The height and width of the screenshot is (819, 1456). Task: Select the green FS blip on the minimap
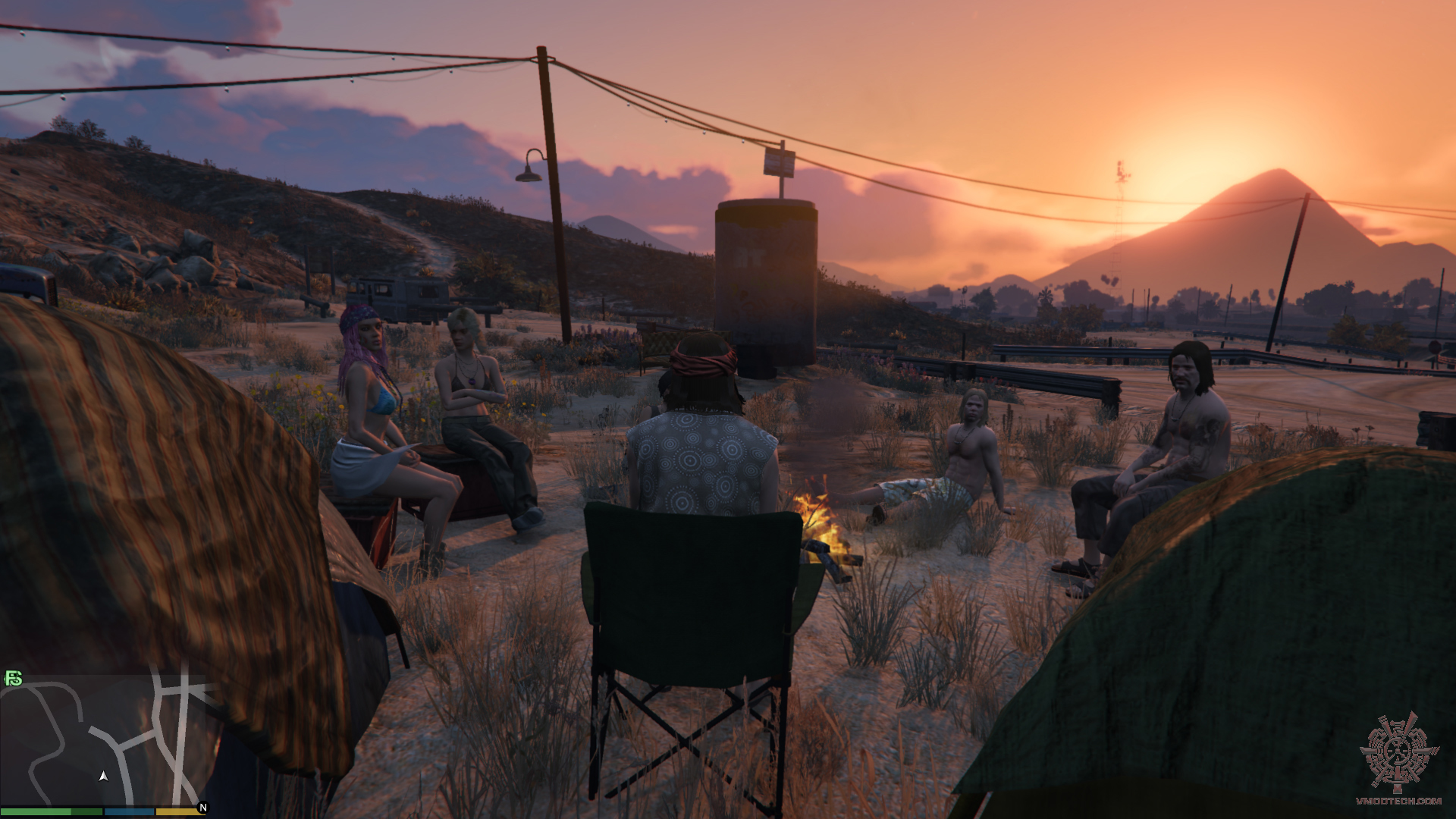tap(14, 678)
